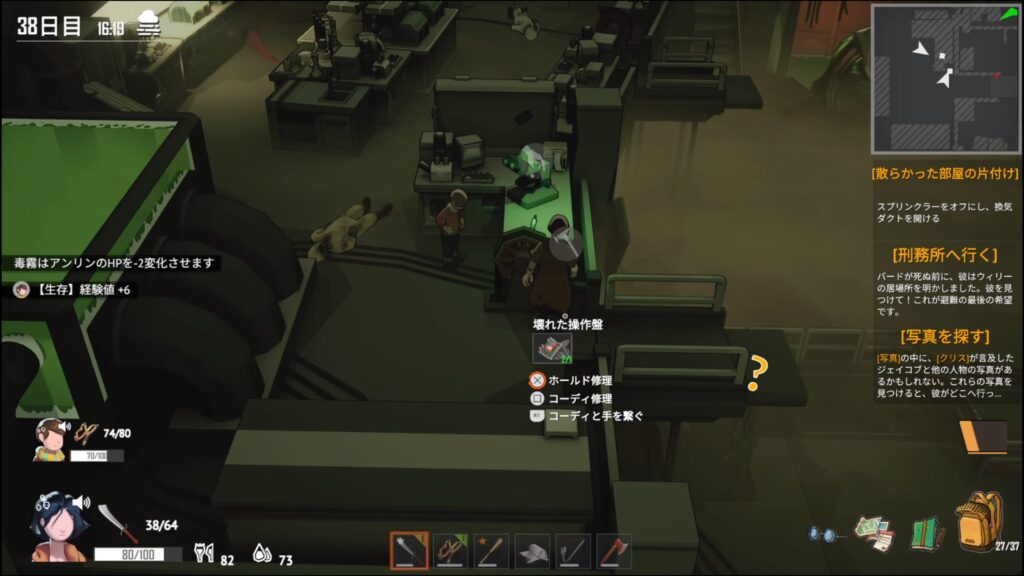
Task: Equip the red axe hotbar slot
Action: pyautogui.click(x=614, y=551)
